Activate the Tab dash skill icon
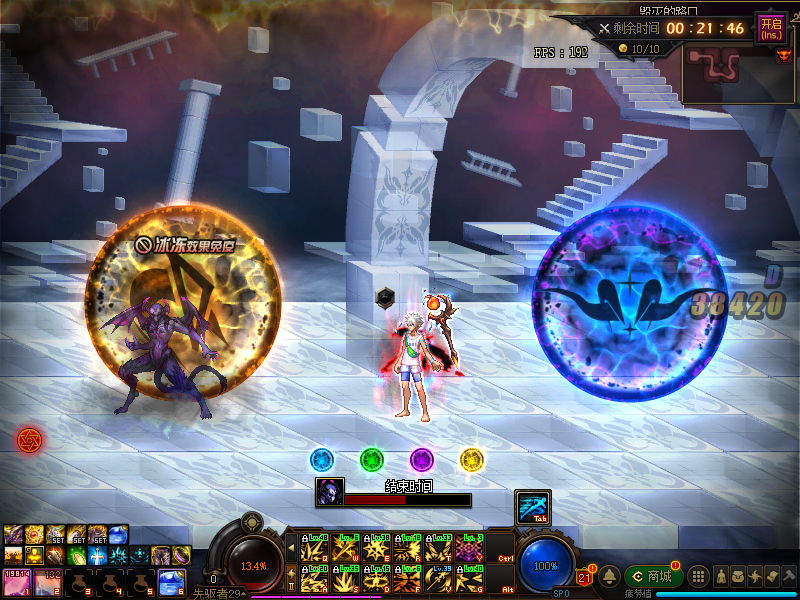 (531, 507)
